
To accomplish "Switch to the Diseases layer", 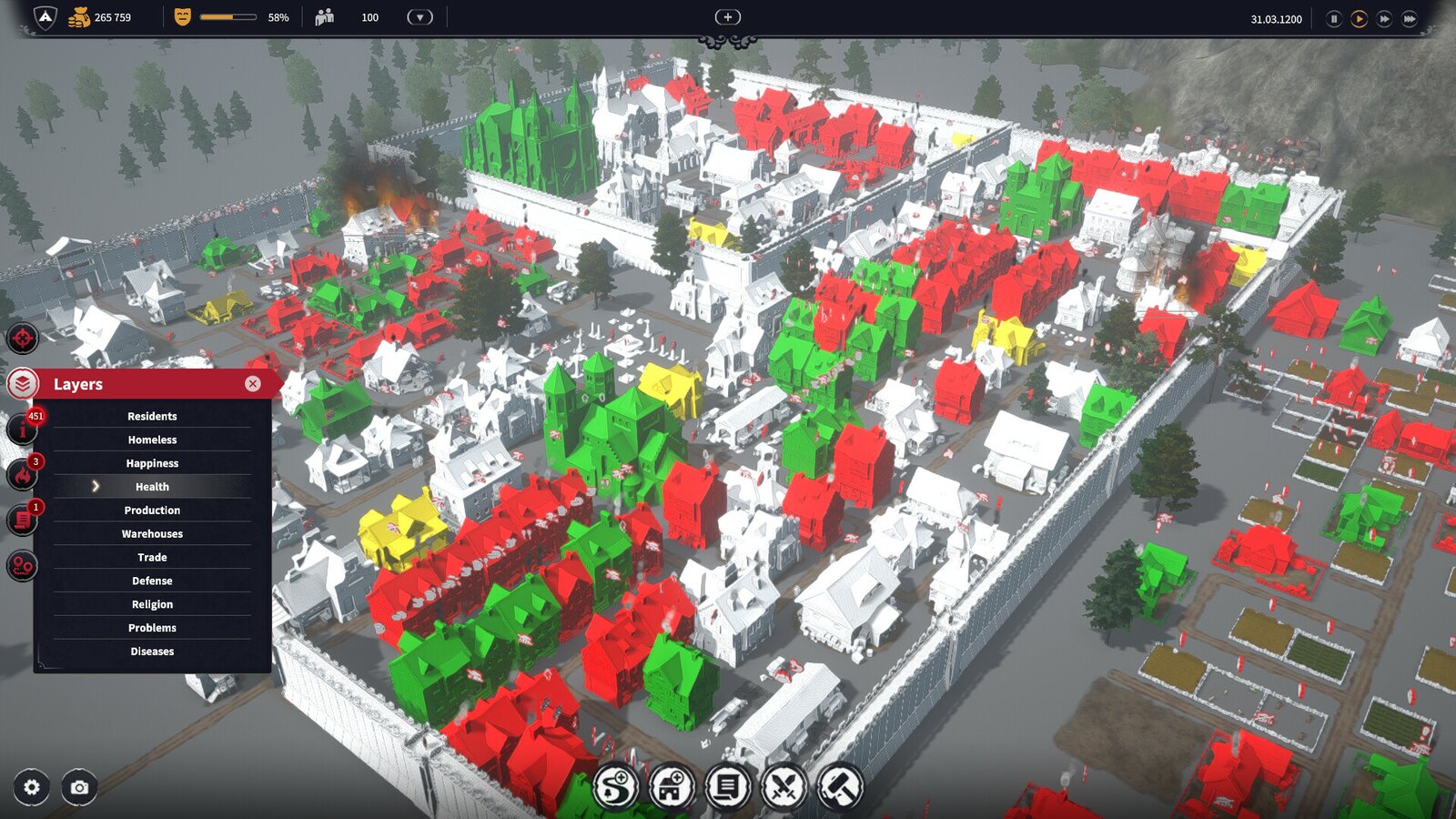I will (152, 651).
